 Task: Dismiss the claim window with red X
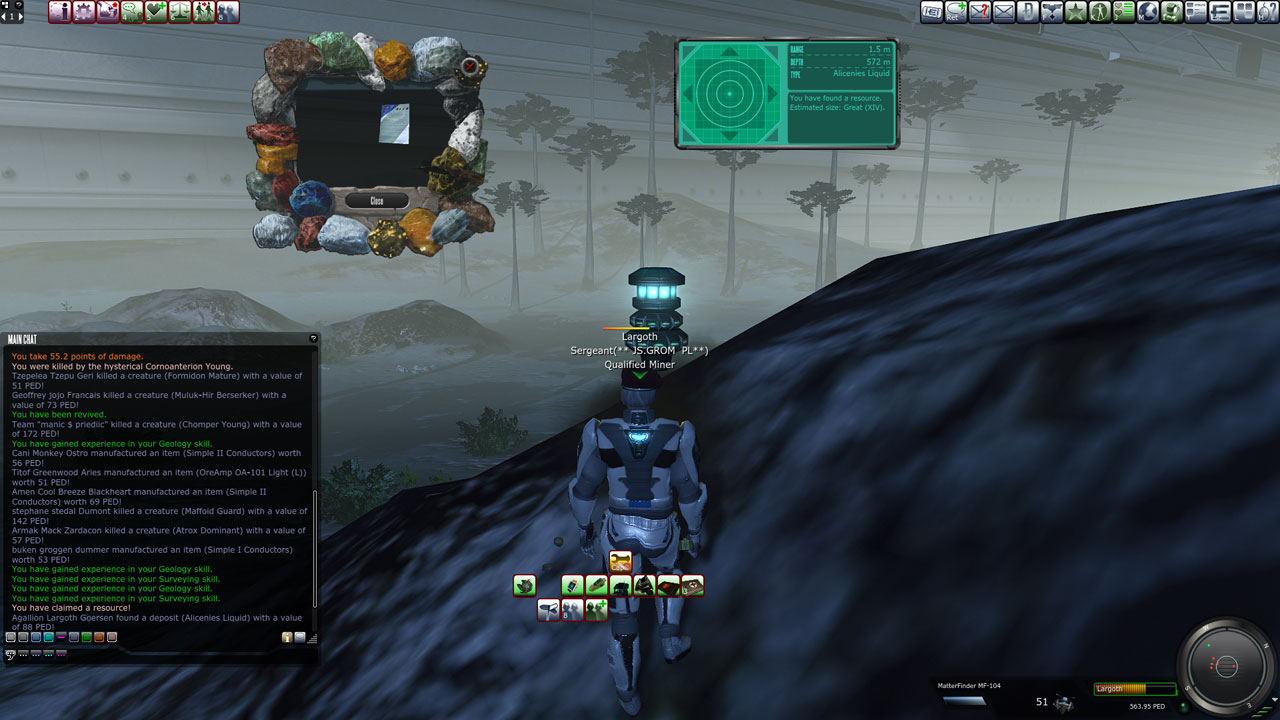tap(469, 67)
